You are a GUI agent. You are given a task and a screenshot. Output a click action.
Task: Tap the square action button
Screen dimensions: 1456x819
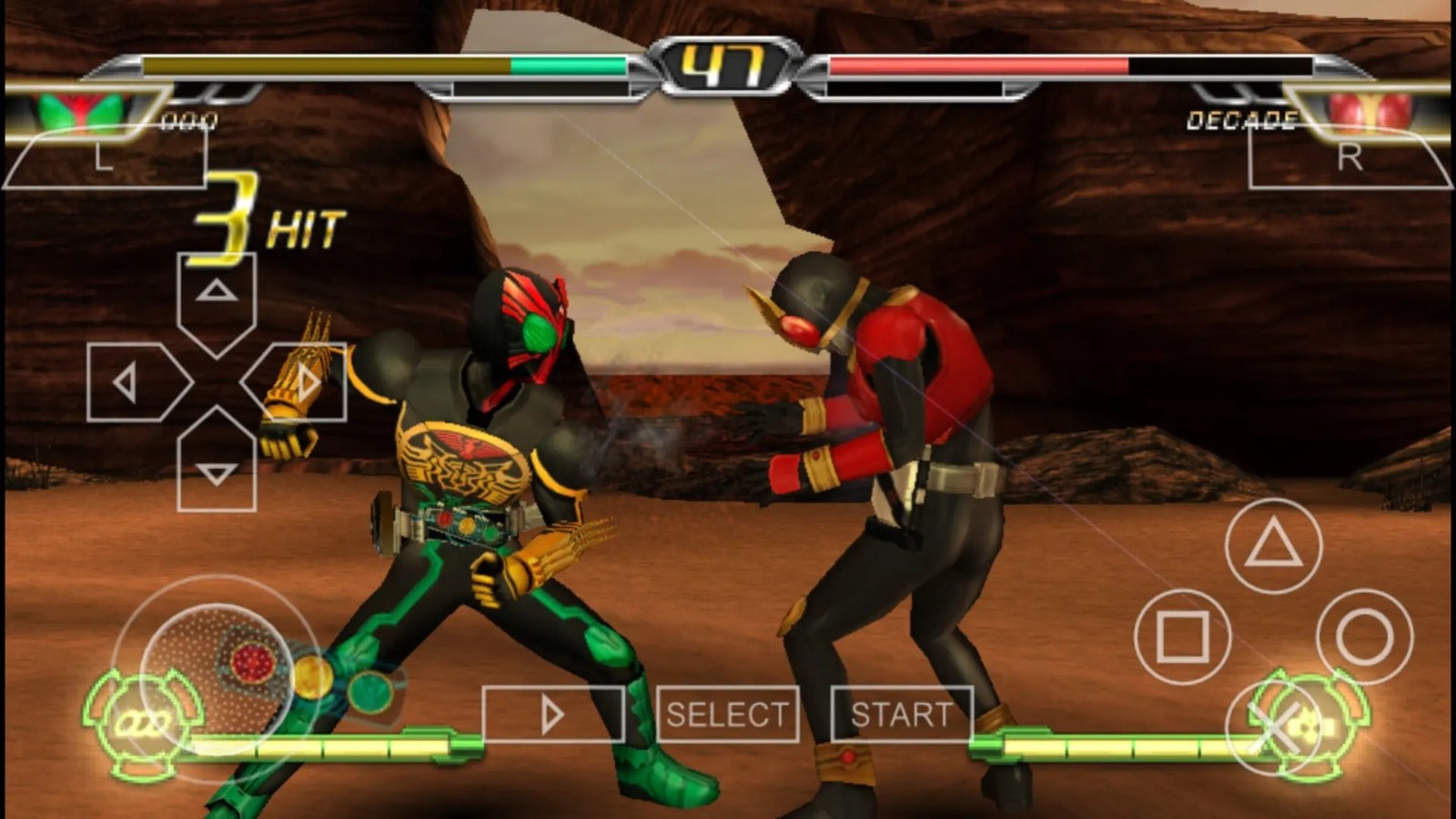coord(1182,636)
